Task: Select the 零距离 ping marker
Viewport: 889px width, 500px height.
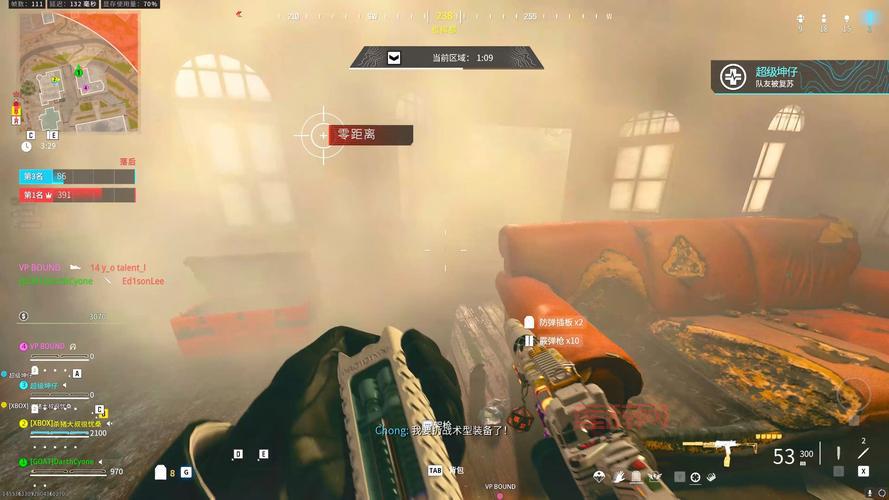Action: point(356,134)
